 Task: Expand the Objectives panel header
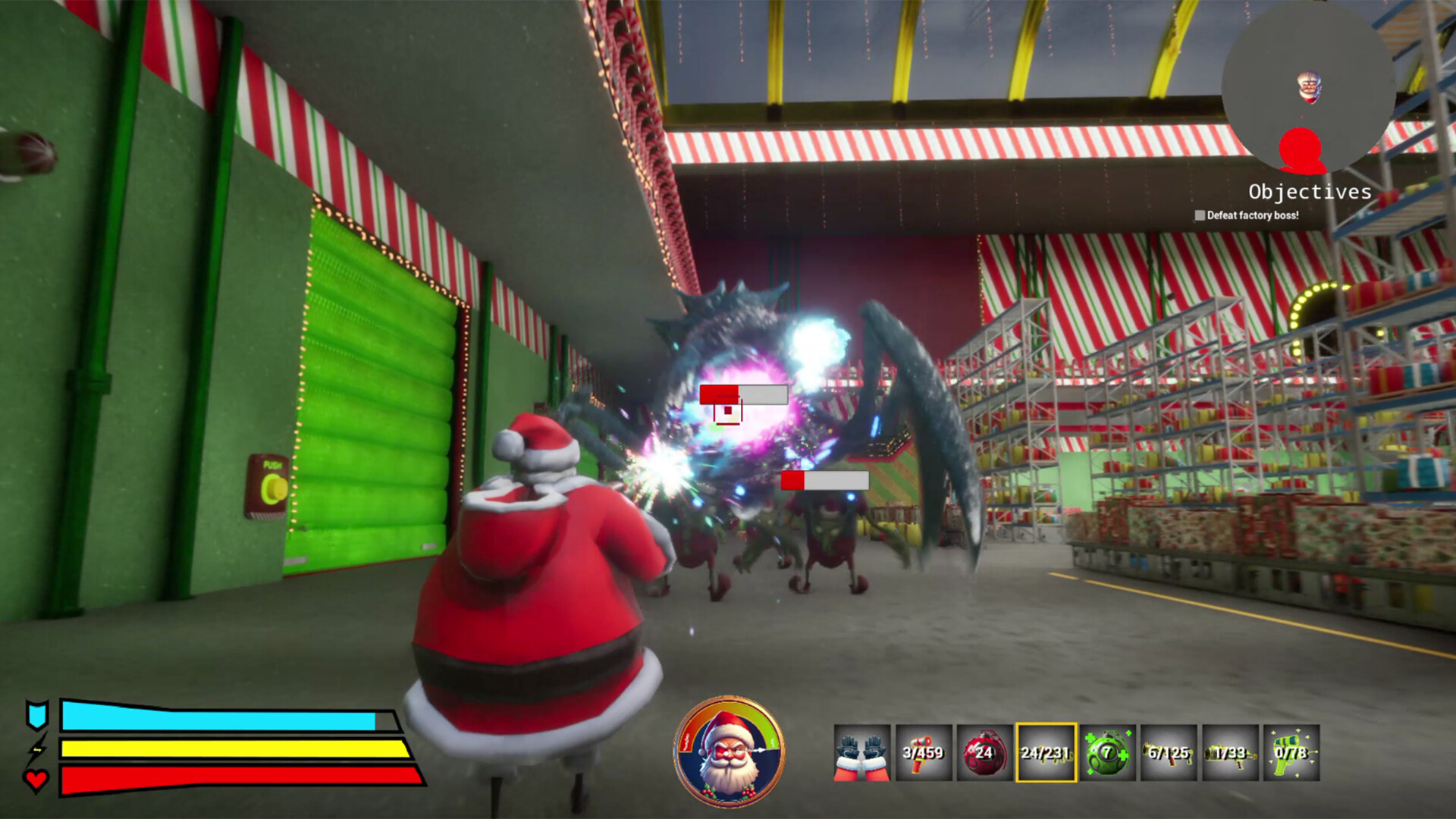pos(1310,191)
